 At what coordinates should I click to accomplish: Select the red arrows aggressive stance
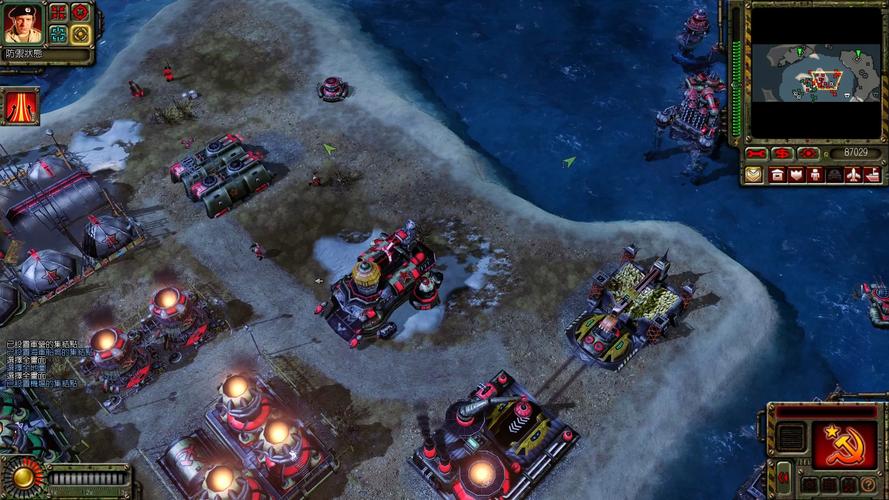[x=59, y=13]
